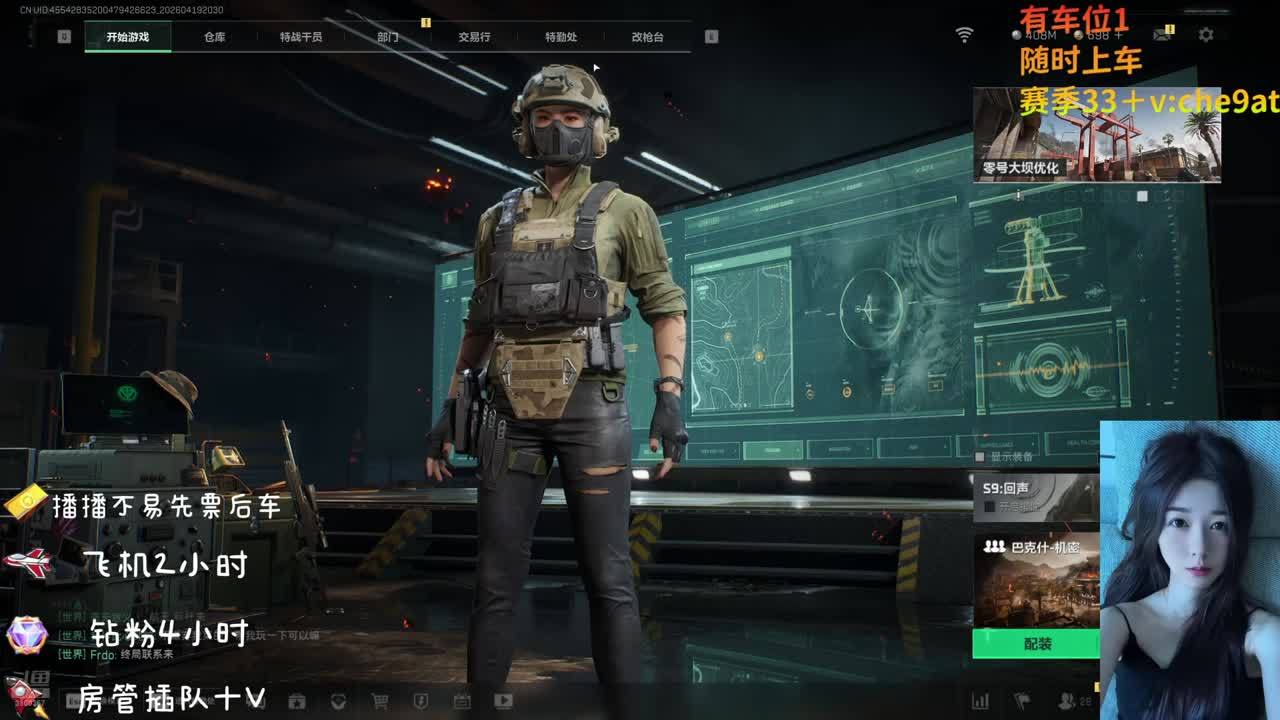
Task: Switch to the 特勤处 tab
Action: coord(561,37)
